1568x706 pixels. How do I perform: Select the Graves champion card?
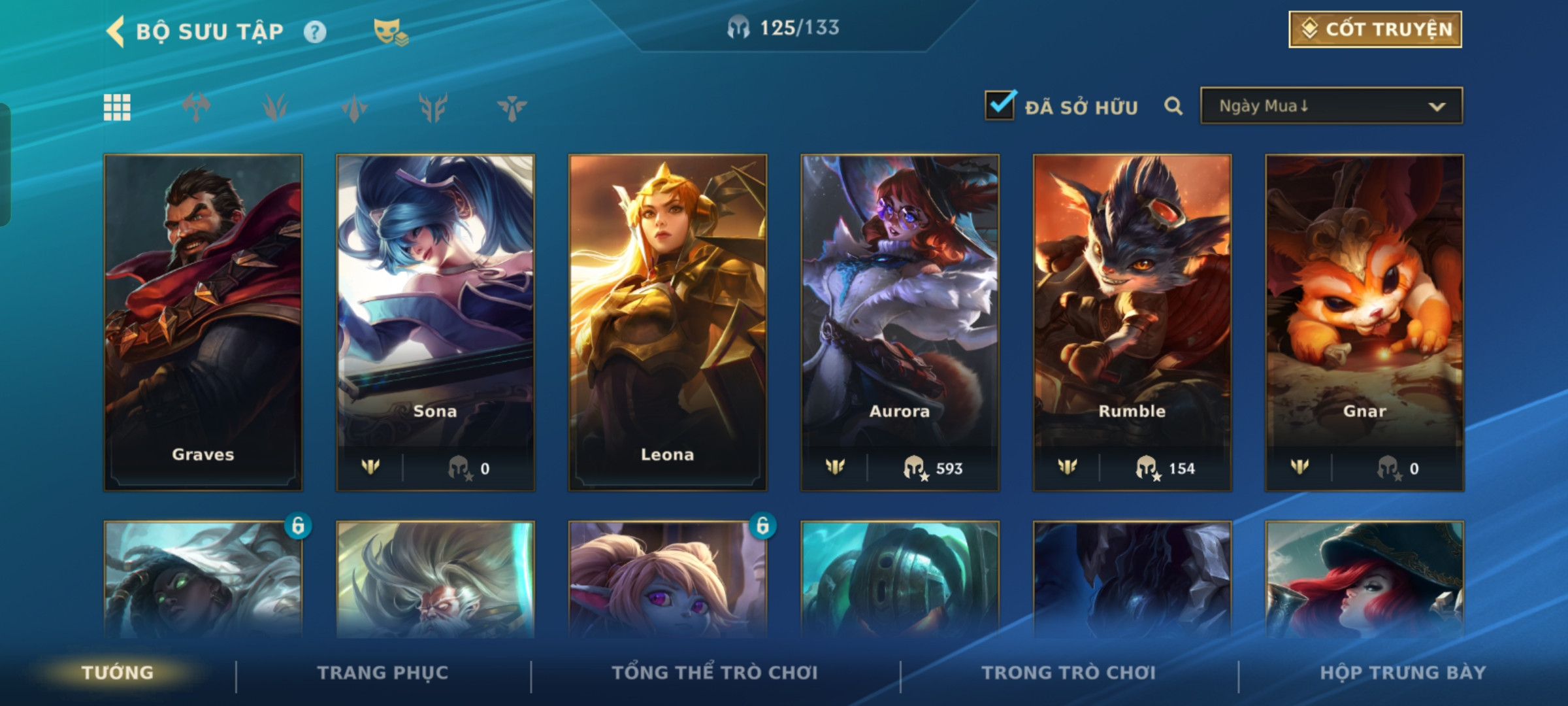203,322
